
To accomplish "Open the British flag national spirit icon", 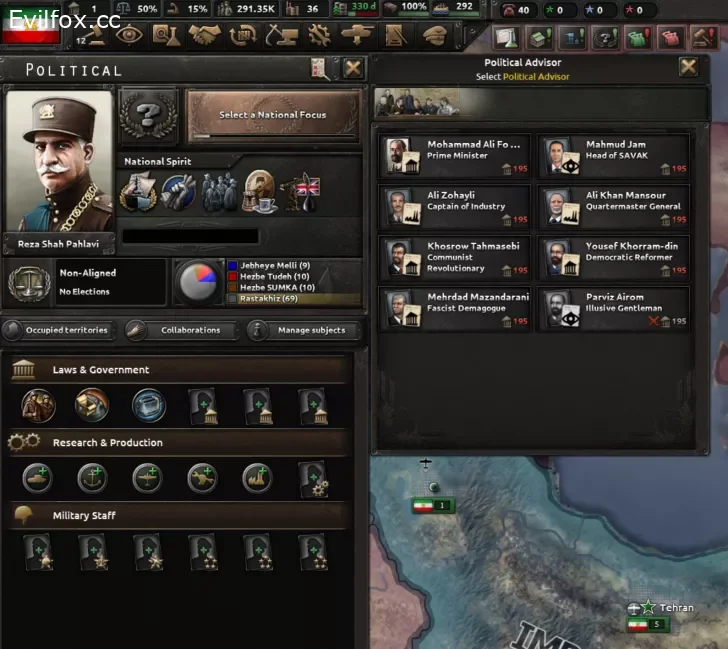I will click(x=301, y=193).
